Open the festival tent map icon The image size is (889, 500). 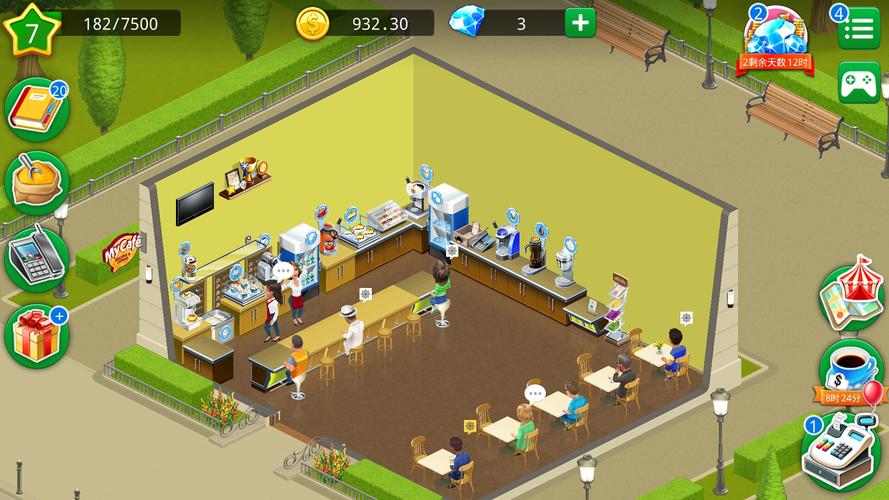tap(851, 297)
